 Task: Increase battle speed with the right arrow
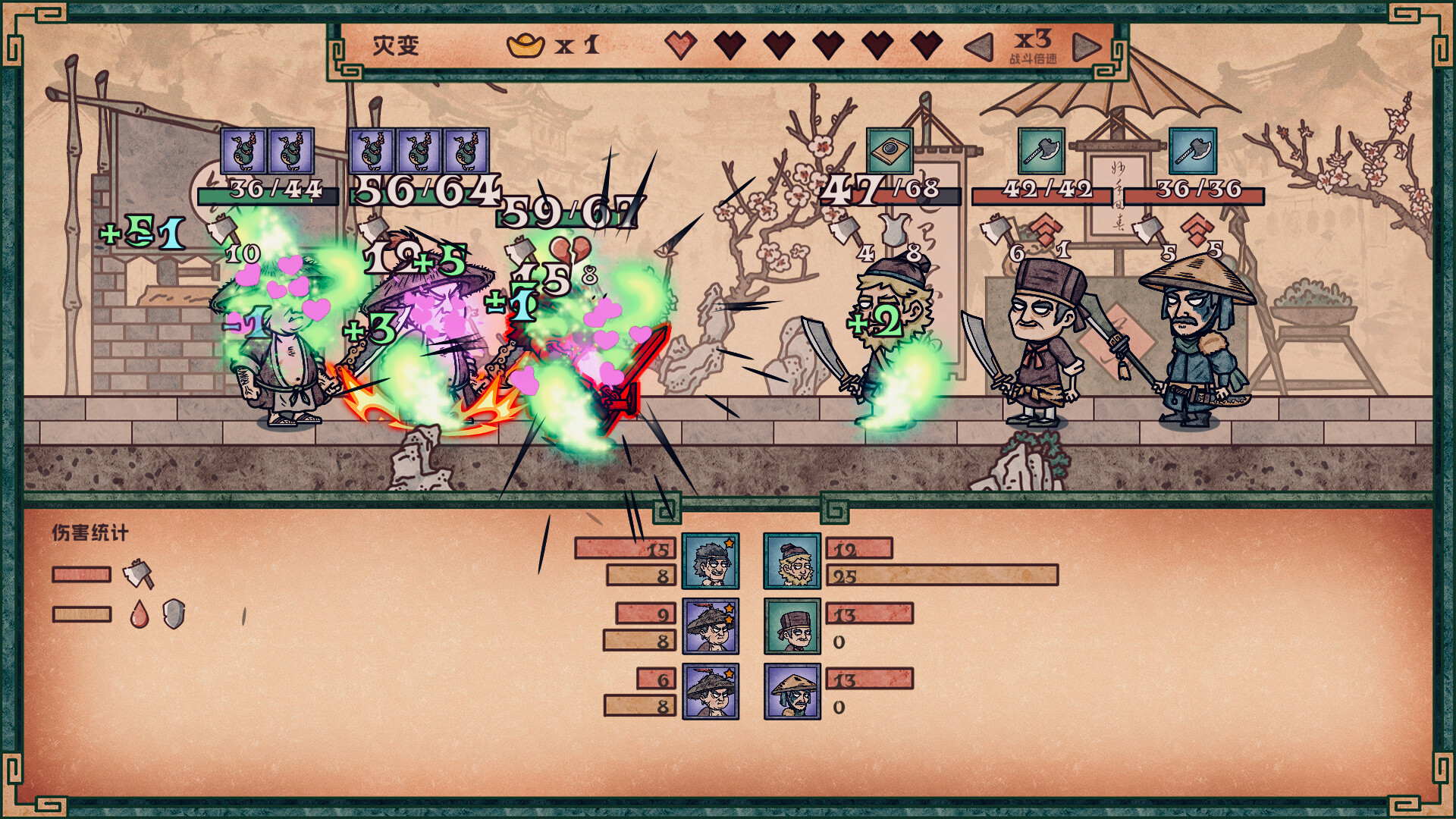click(x=1086, y=47)
